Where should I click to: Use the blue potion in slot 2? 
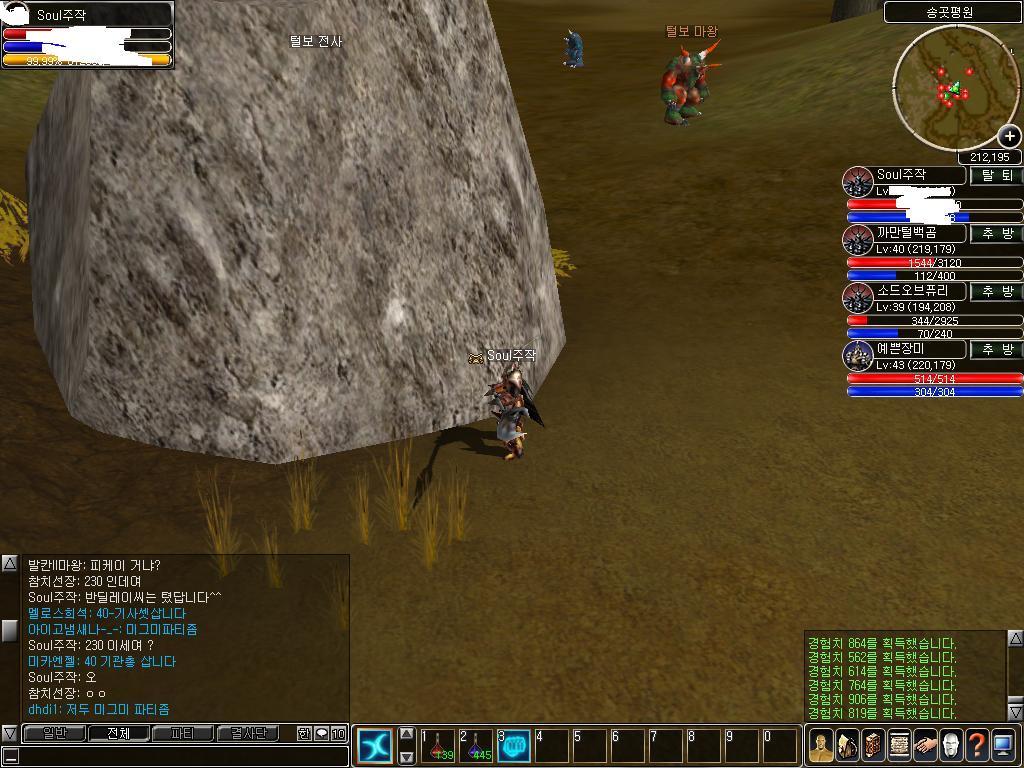click(x=475, y=746)
